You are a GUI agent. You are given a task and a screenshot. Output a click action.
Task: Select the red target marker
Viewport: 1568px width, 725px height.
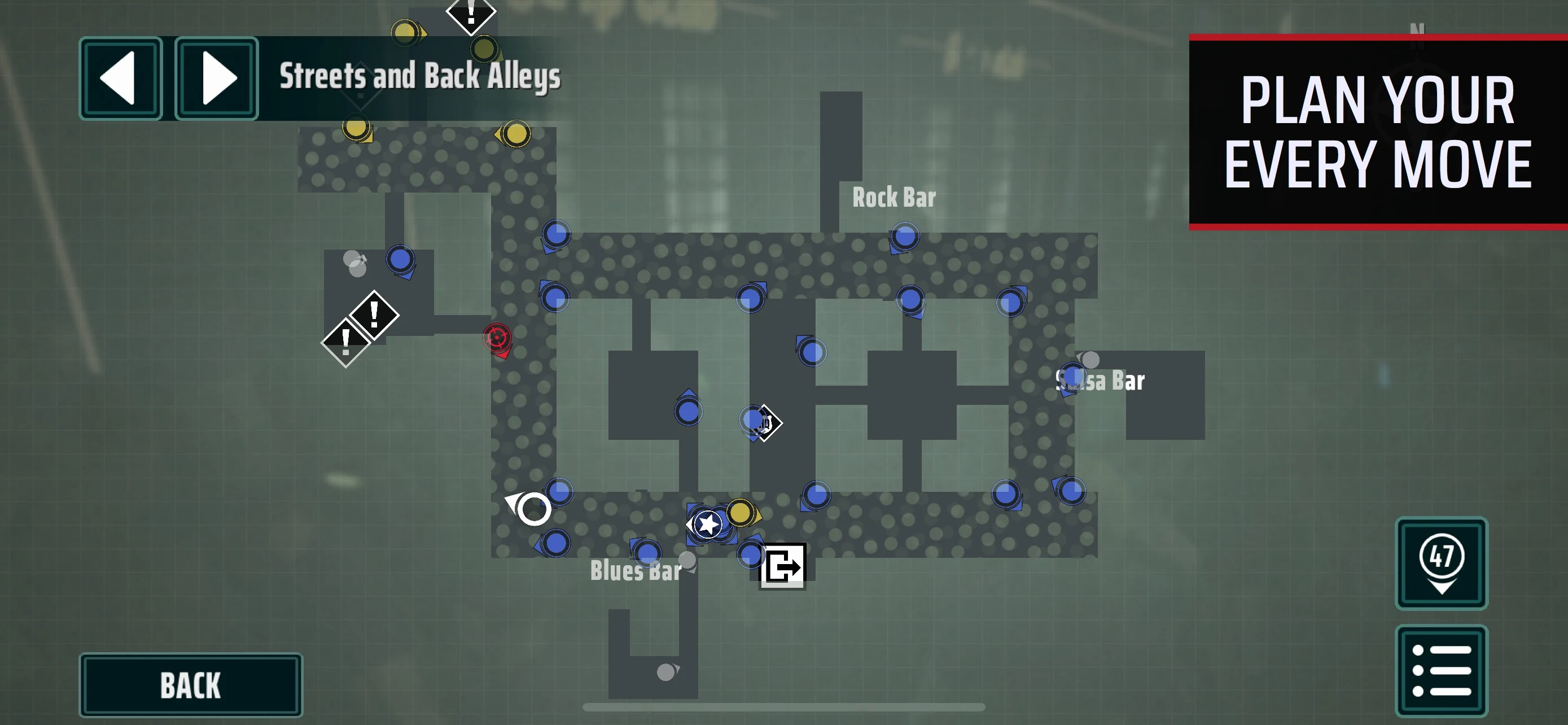pos(497,337)
